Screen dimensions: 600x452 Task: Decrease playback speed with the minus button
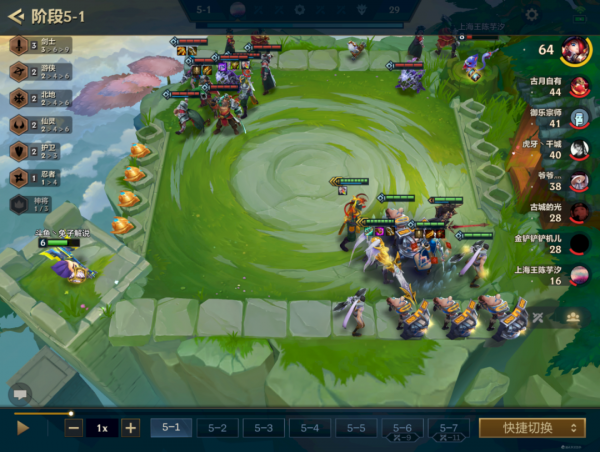coord(74,427)
